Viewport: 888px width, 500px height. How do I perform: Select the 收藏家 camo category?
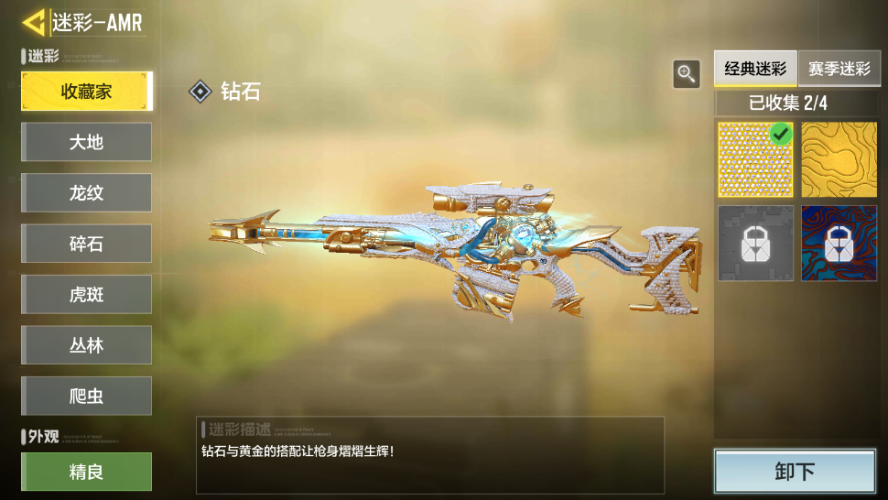86,92
